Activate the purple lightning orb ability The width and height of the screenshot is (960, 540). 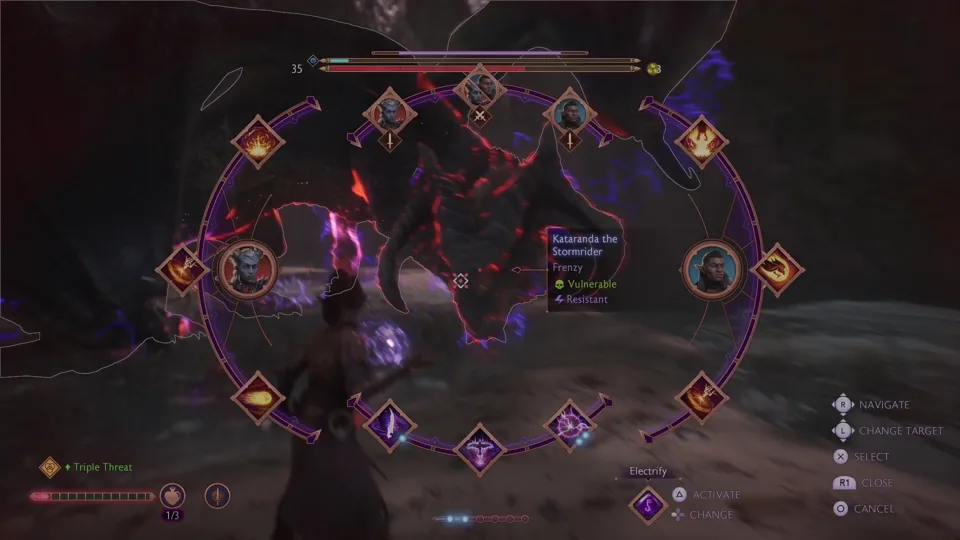[572, 424]
